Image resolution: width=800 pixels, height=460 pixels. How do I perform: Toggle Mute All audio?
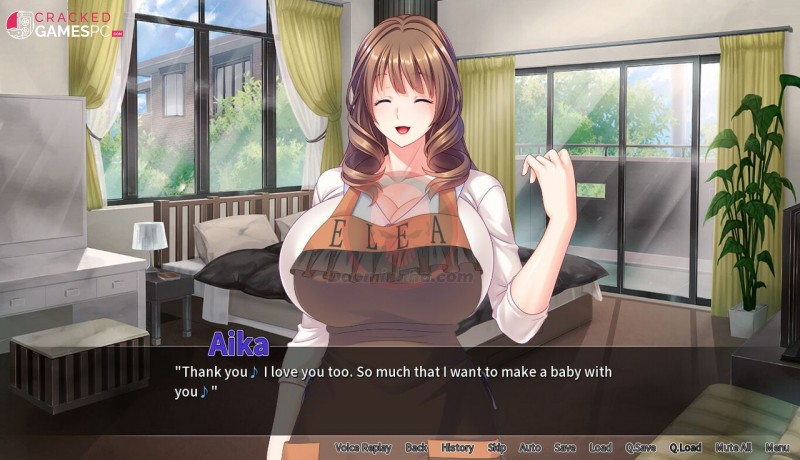[733, 448]
